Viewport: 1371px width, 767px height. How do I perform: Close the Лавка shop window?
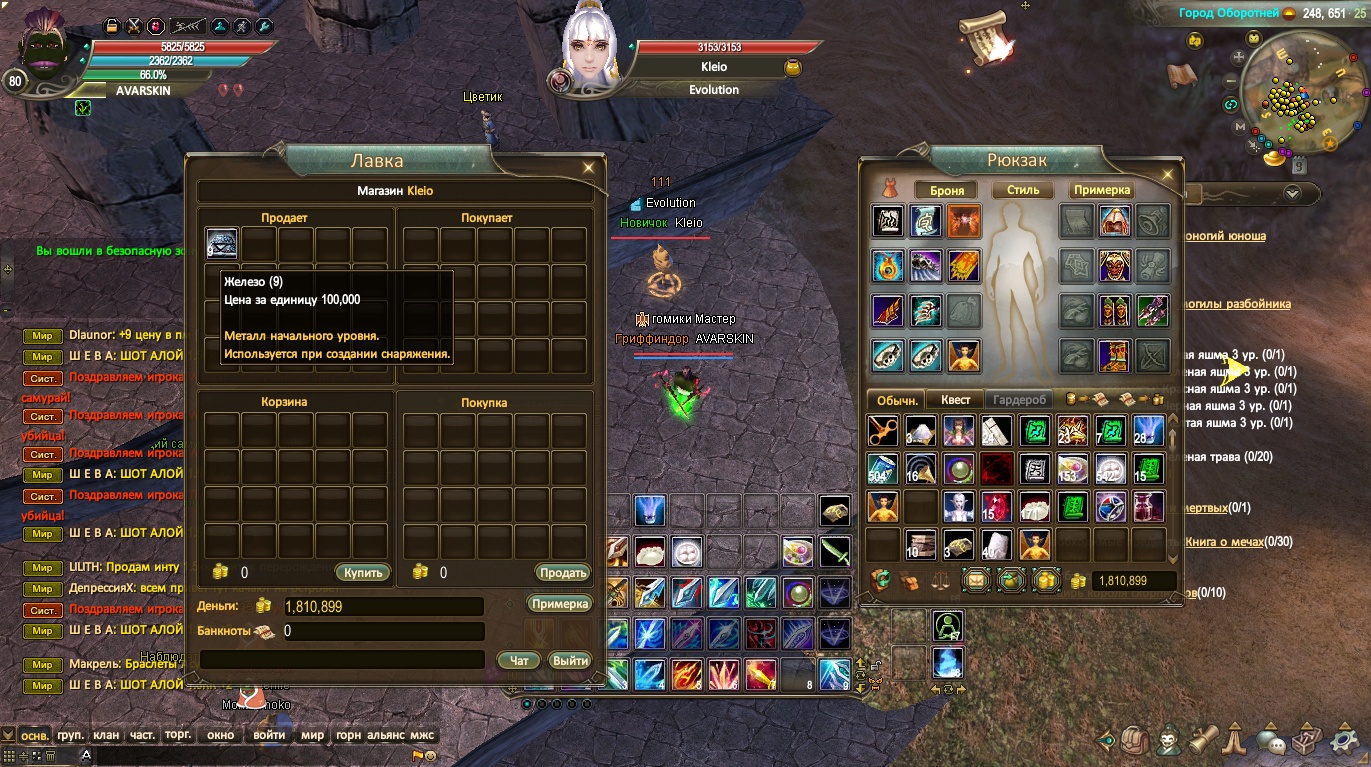589,168
